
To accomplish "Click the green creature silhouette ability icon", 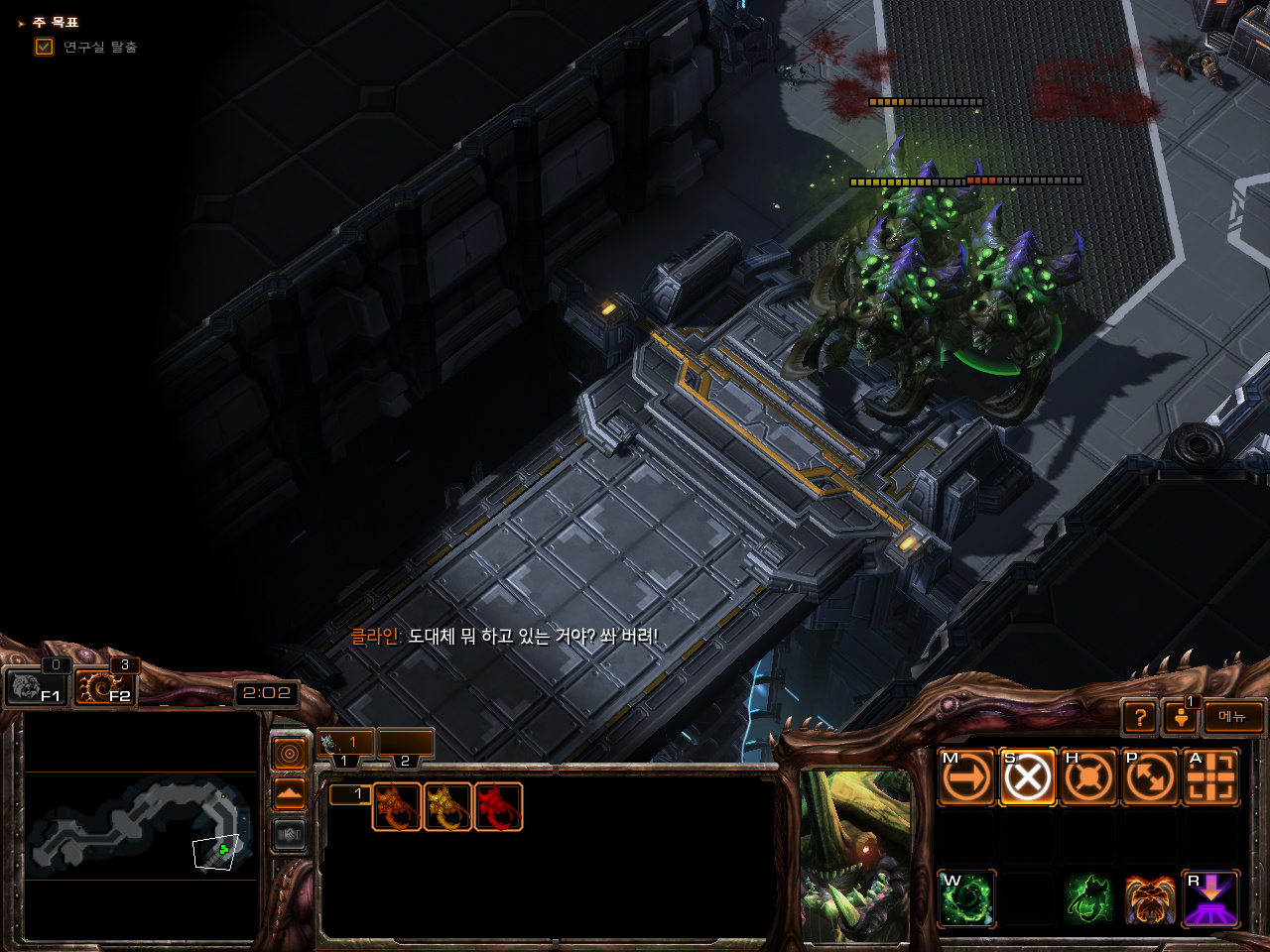I will [1088, 898].
